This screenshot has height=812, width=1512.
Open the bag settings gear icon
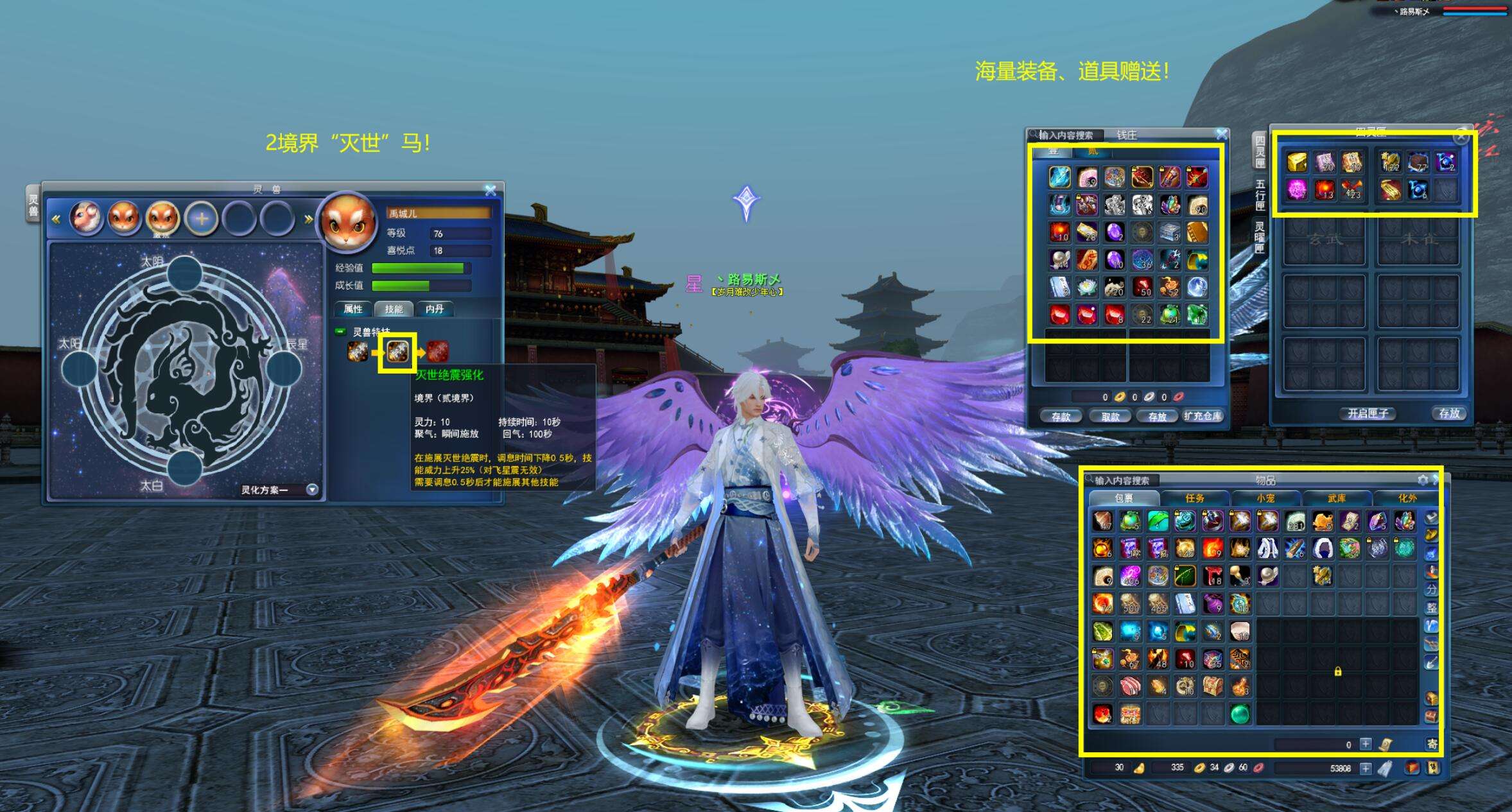pos(1423,480)
